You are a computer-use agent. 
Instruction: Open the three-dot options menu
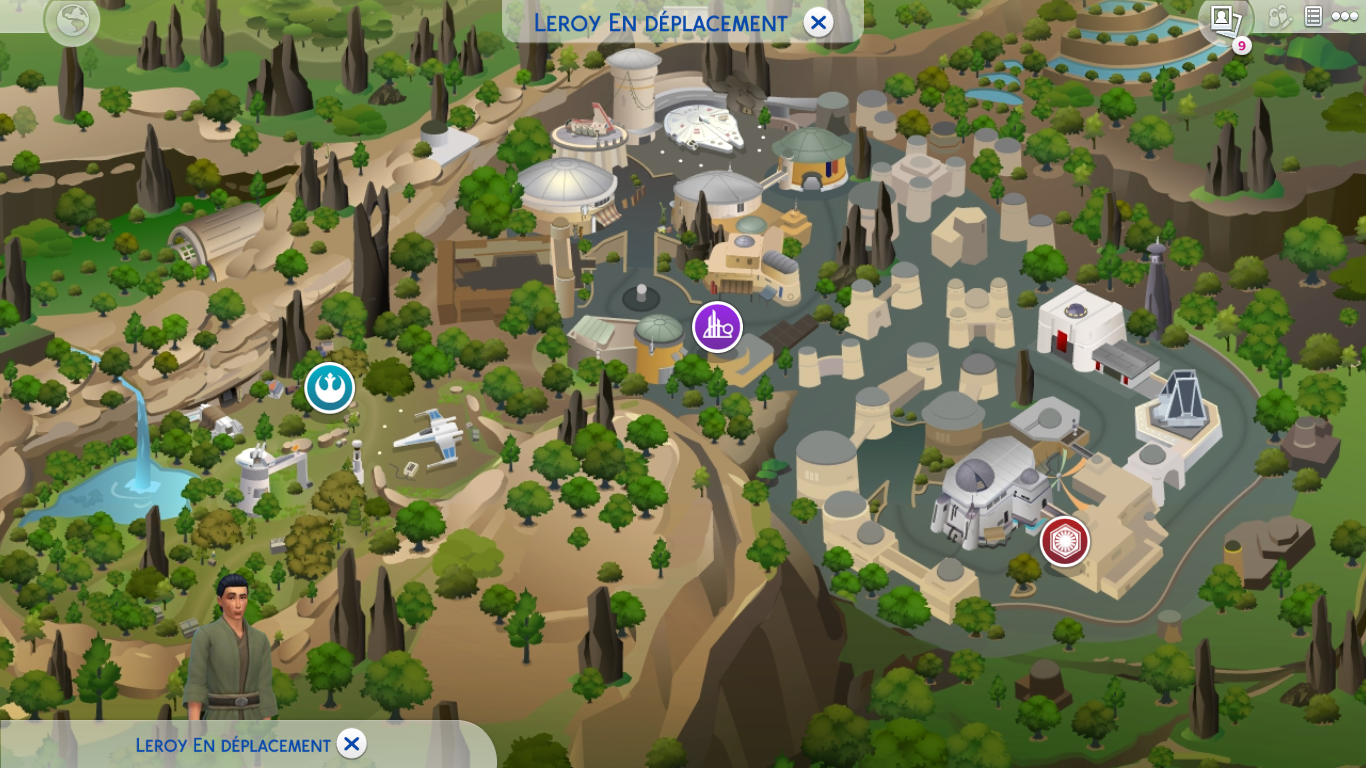tap(1345, 16)
